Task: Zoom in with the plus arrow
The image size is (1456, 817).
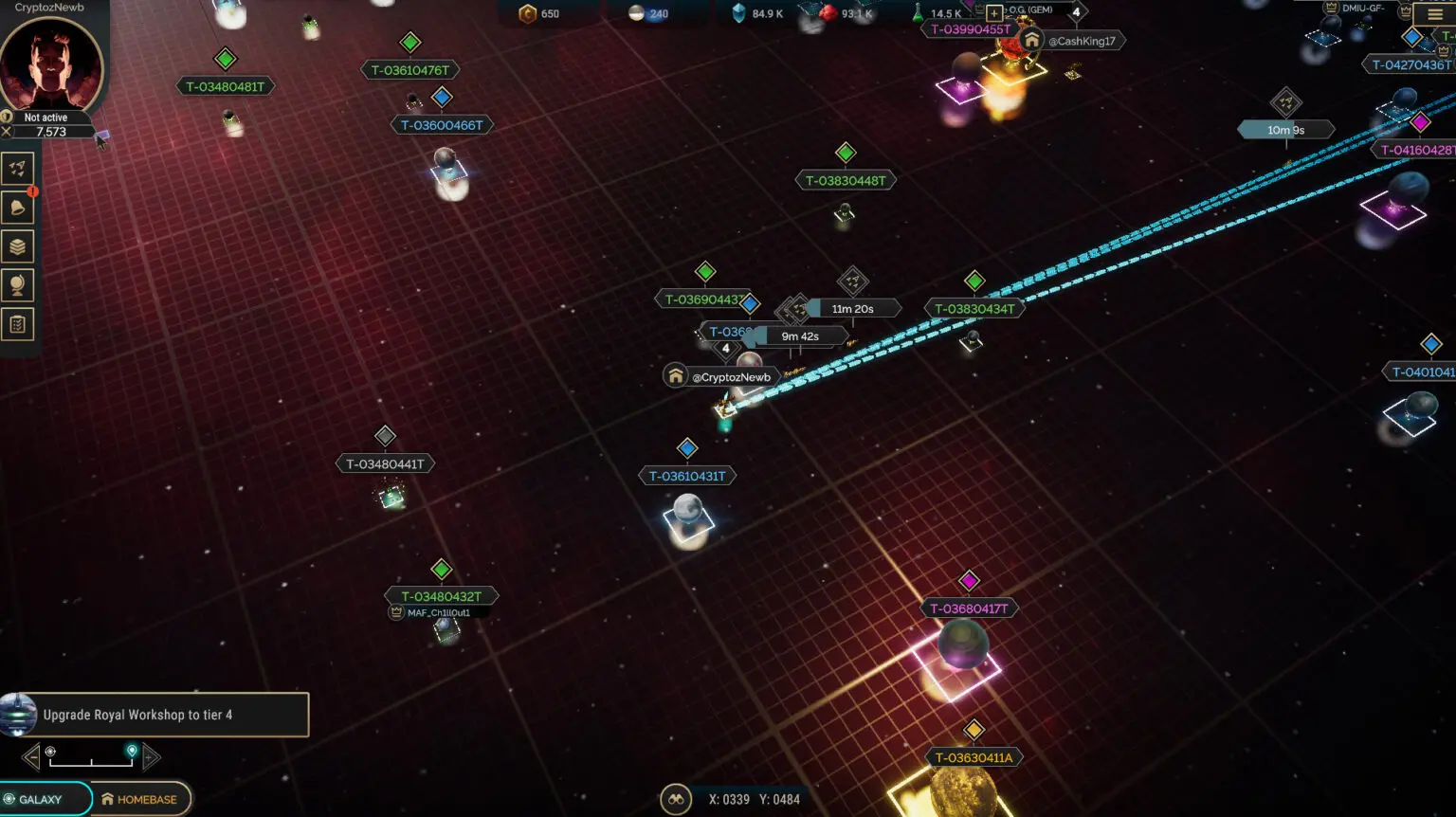Action: point(151,756)
